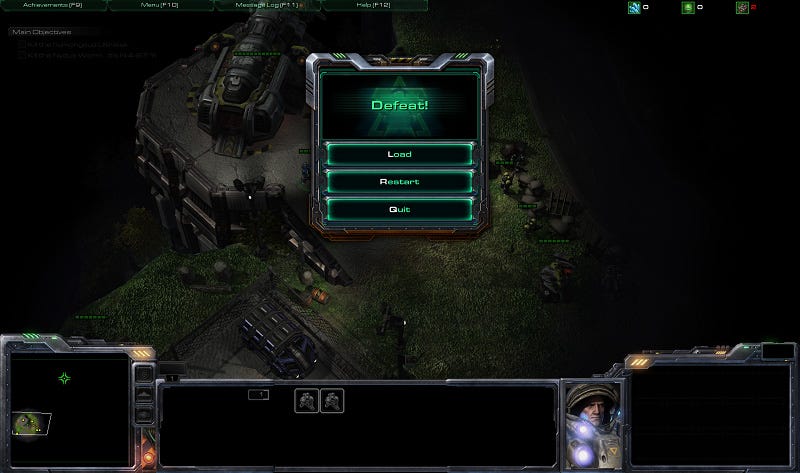The image size is (800, 473).
Task: Select the control group 1 tab
Action: click(x=258, y=395)
